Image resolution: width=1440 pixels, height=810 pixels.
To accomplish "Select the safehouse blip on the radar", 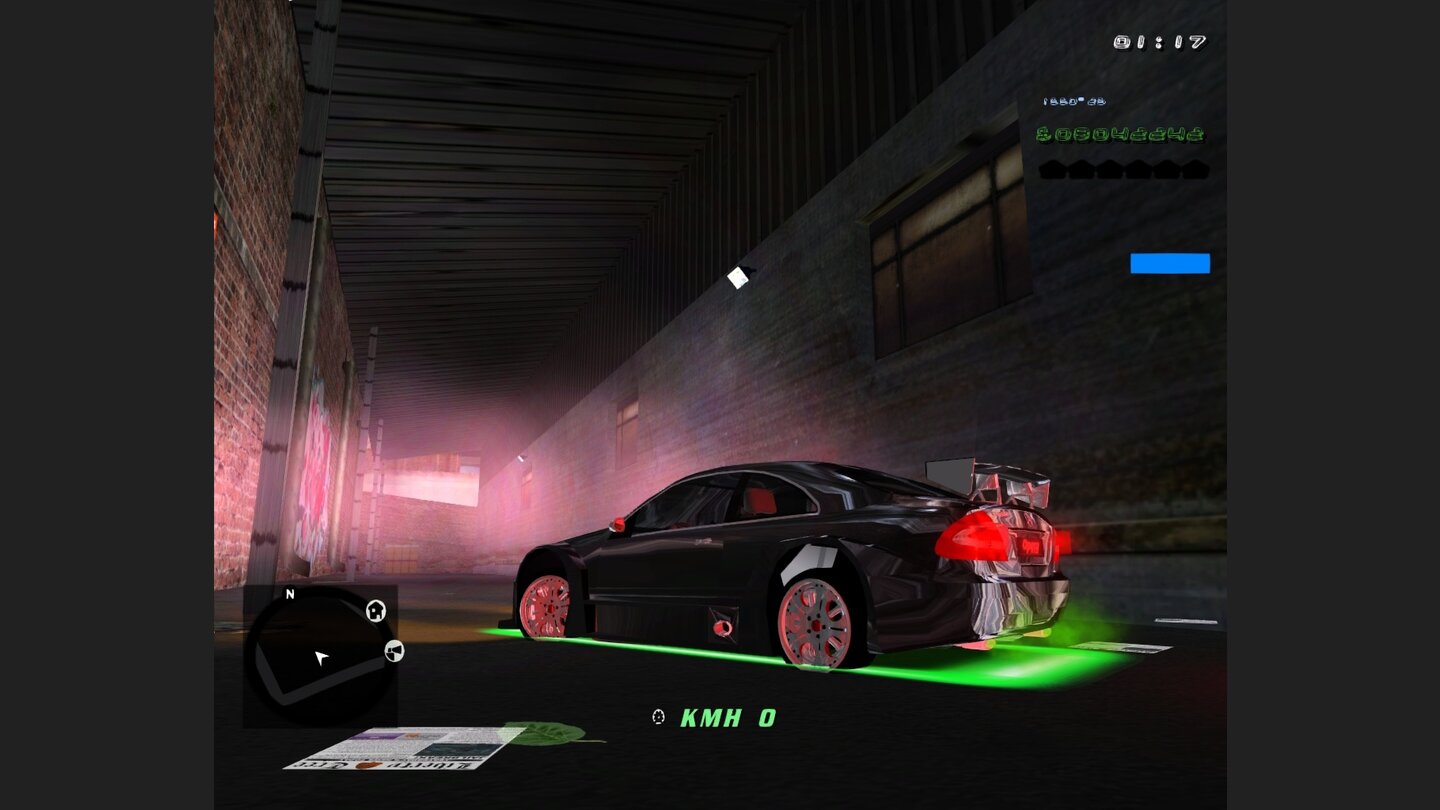I will (375, 611).
